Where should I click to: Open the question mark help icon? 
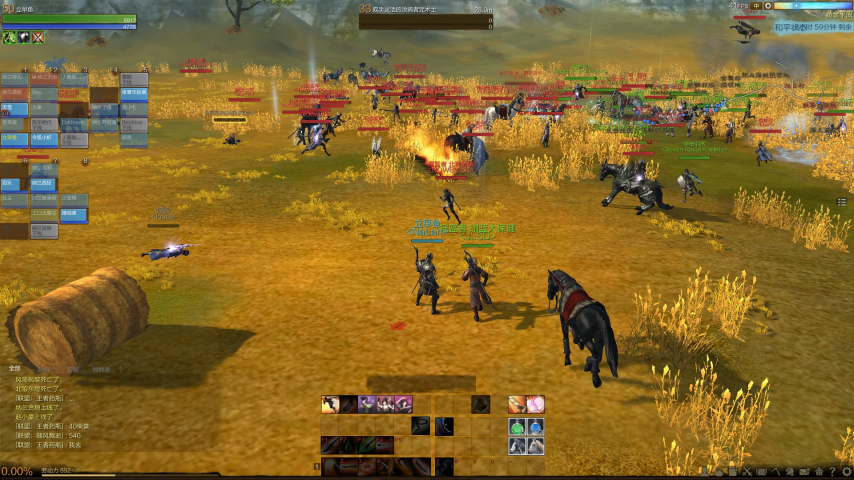click(832, 471)
